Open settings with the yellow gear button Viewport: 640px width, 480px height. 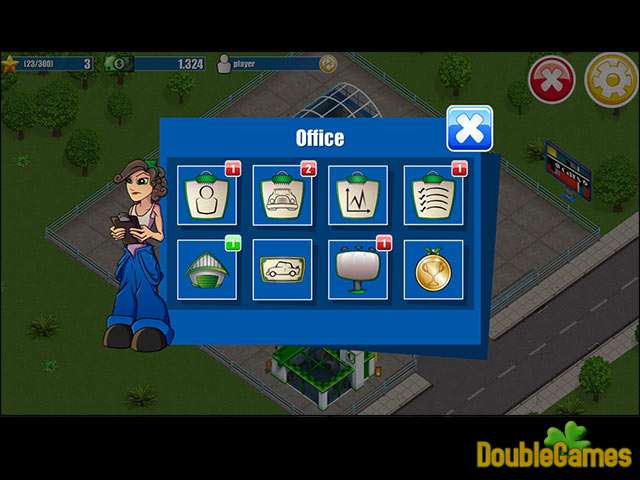[611, 81]
